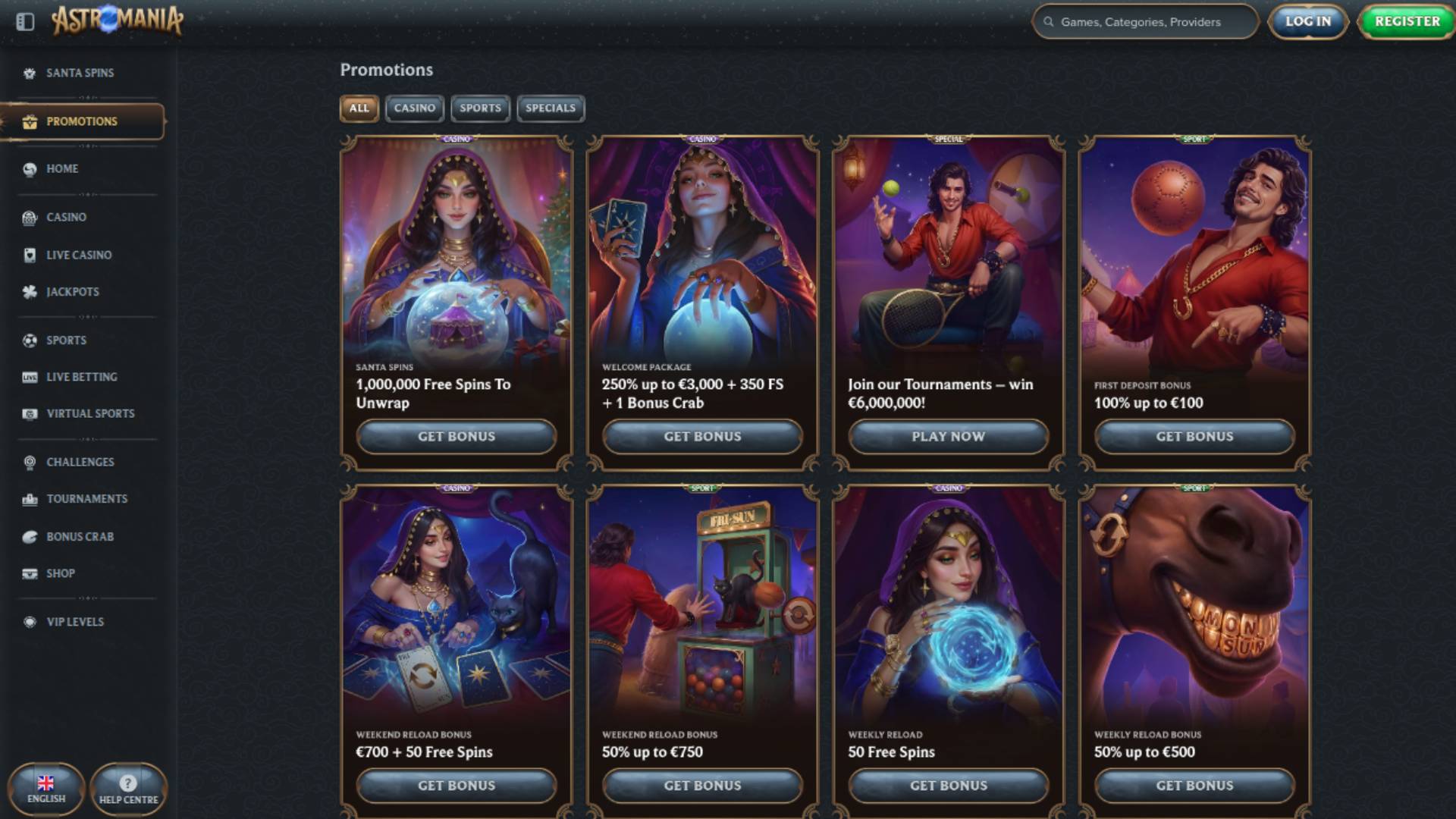The width and height of the screenshot is (1456, 819).
Task: Click the Shop sidebar icon
Action: click(x=30, y=573)
